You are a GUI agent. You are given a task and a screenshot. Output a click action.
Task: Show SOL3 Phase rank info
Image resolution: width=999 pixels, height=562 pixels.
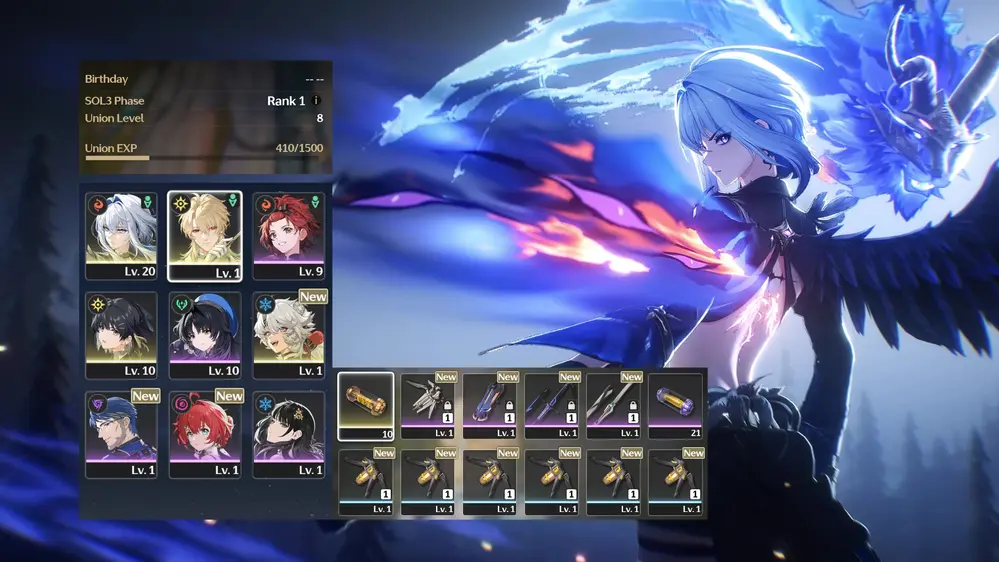point(317,101)
